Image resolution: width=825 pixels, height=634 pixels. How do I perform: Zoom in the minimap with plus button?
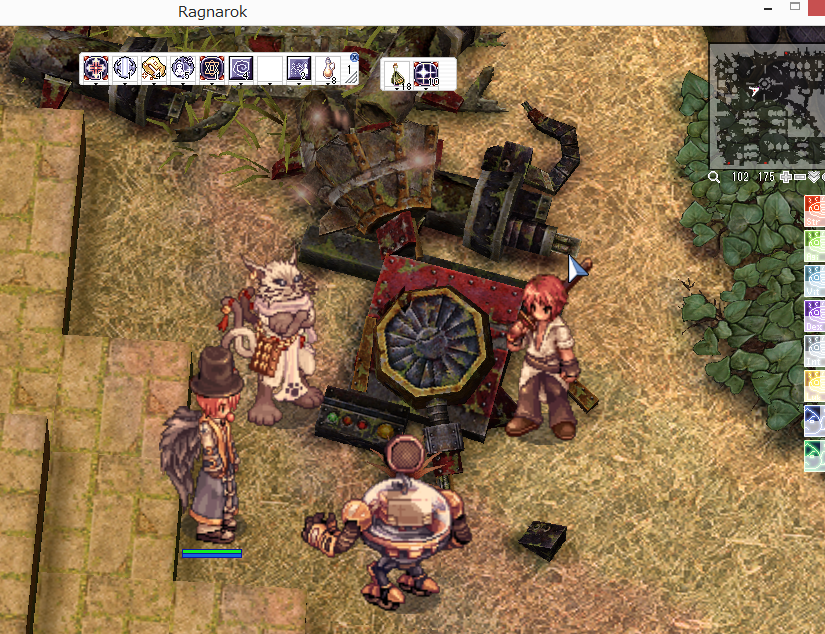click(x=786, y=177)
